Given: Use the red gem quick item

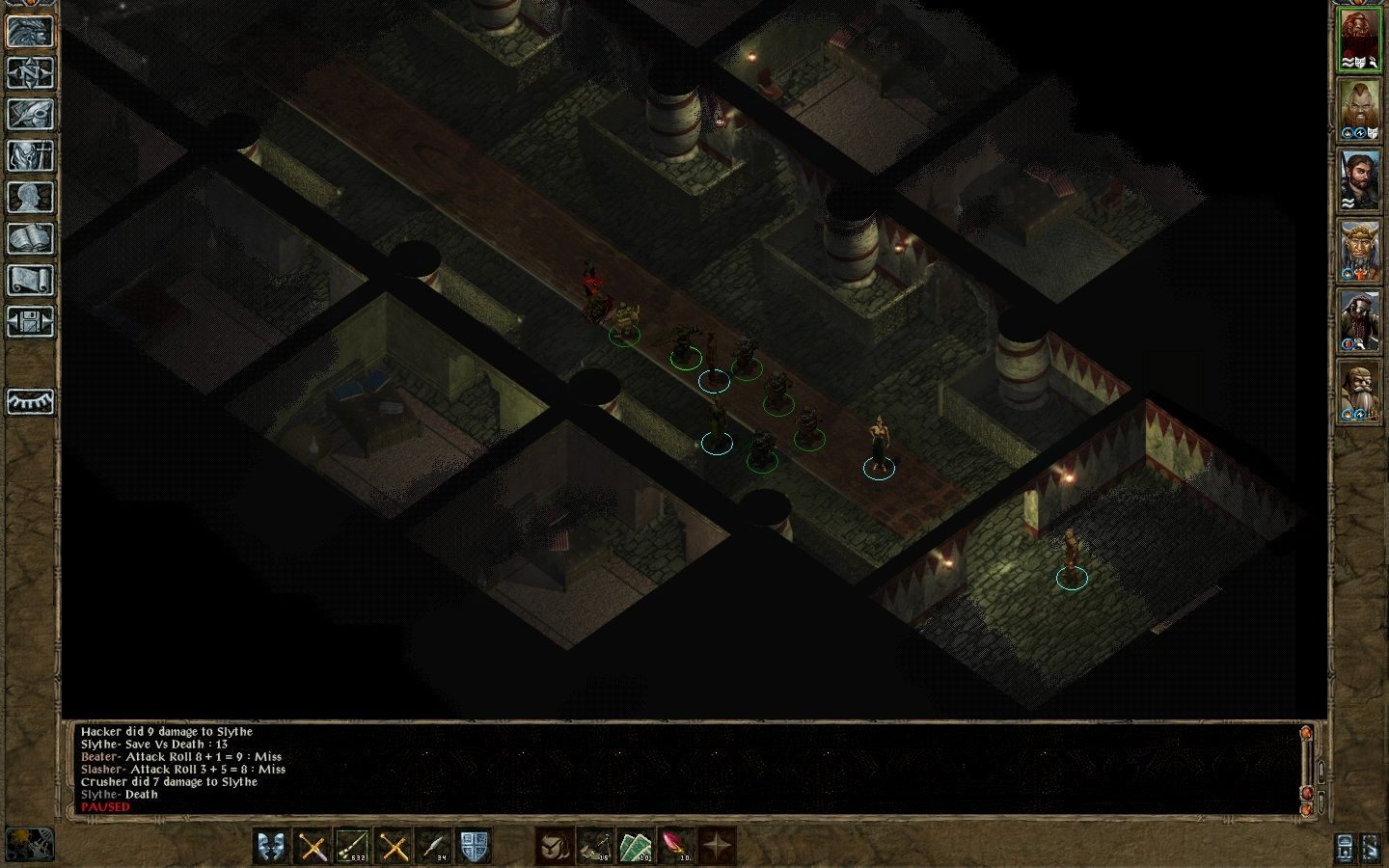Looking at the screenshot, I should tap(675, 847).
